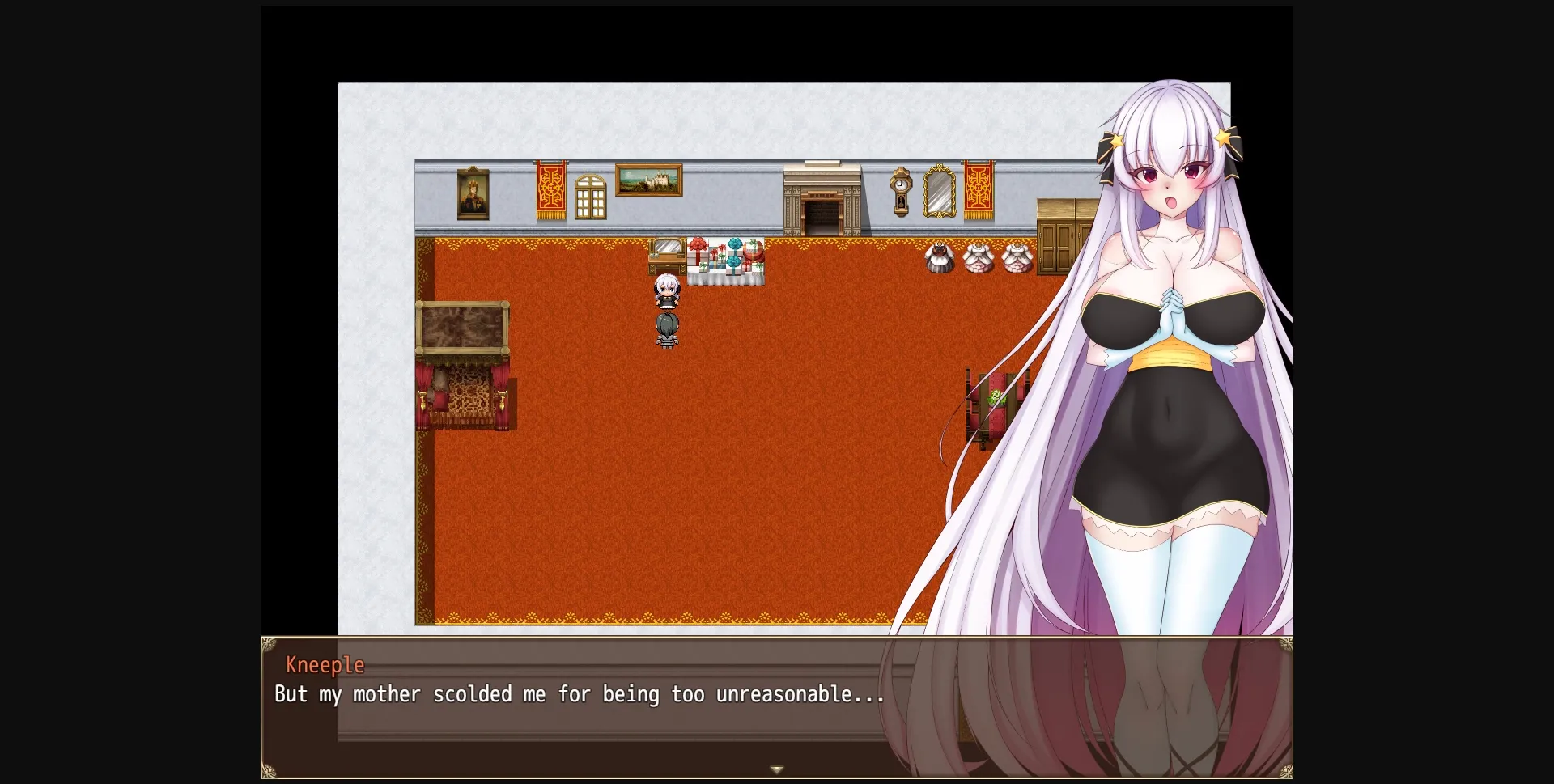Select the white-haired maid sprite
The image size is (1554, 784).
click(x=666, y=293)
